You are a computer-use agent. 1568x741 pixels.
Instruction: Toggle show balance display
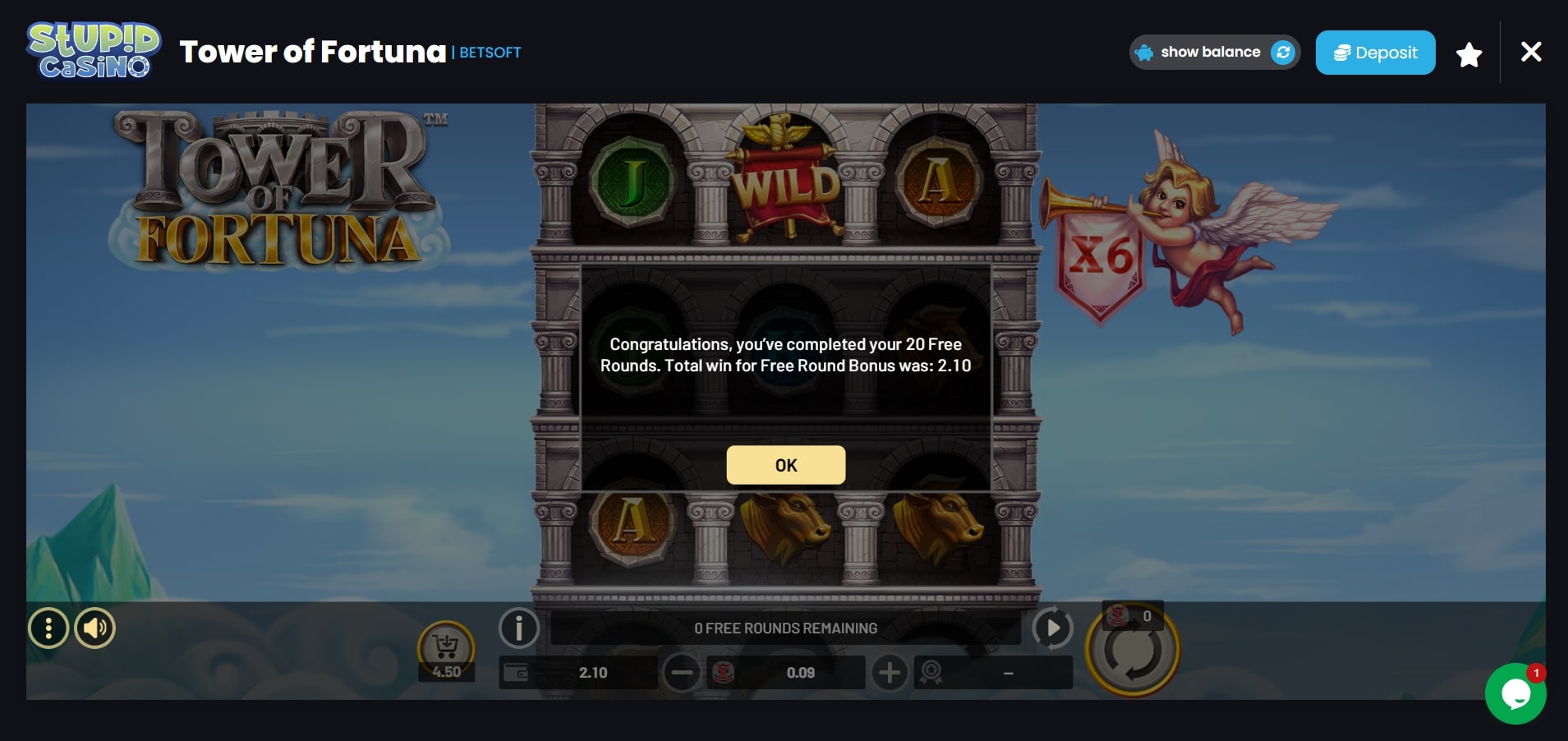[1211, 52]
